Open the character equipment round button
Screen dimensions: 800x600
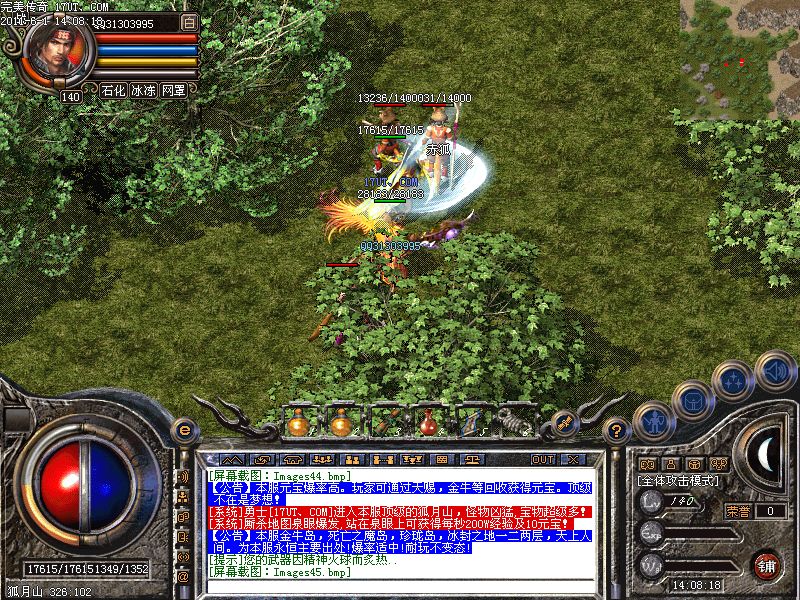coord(652,421)
